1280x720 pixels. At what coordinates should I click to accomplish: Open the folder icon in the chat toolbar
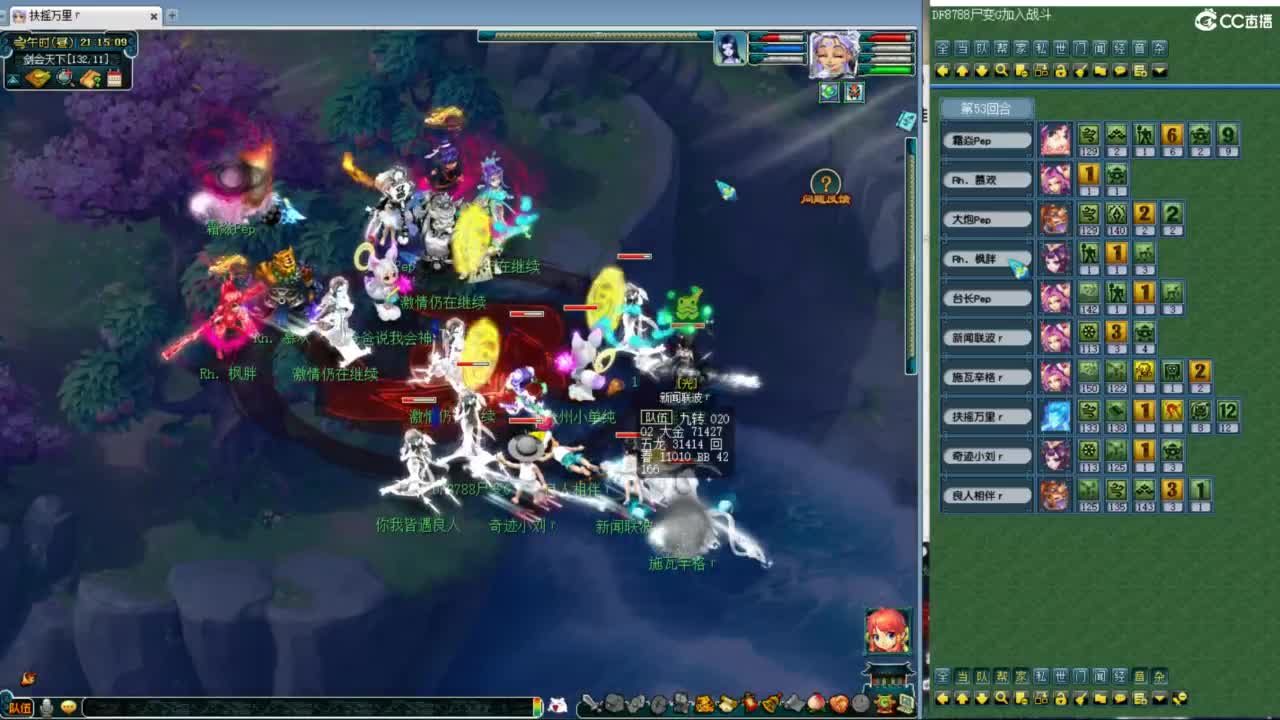tap(1100, 70)
